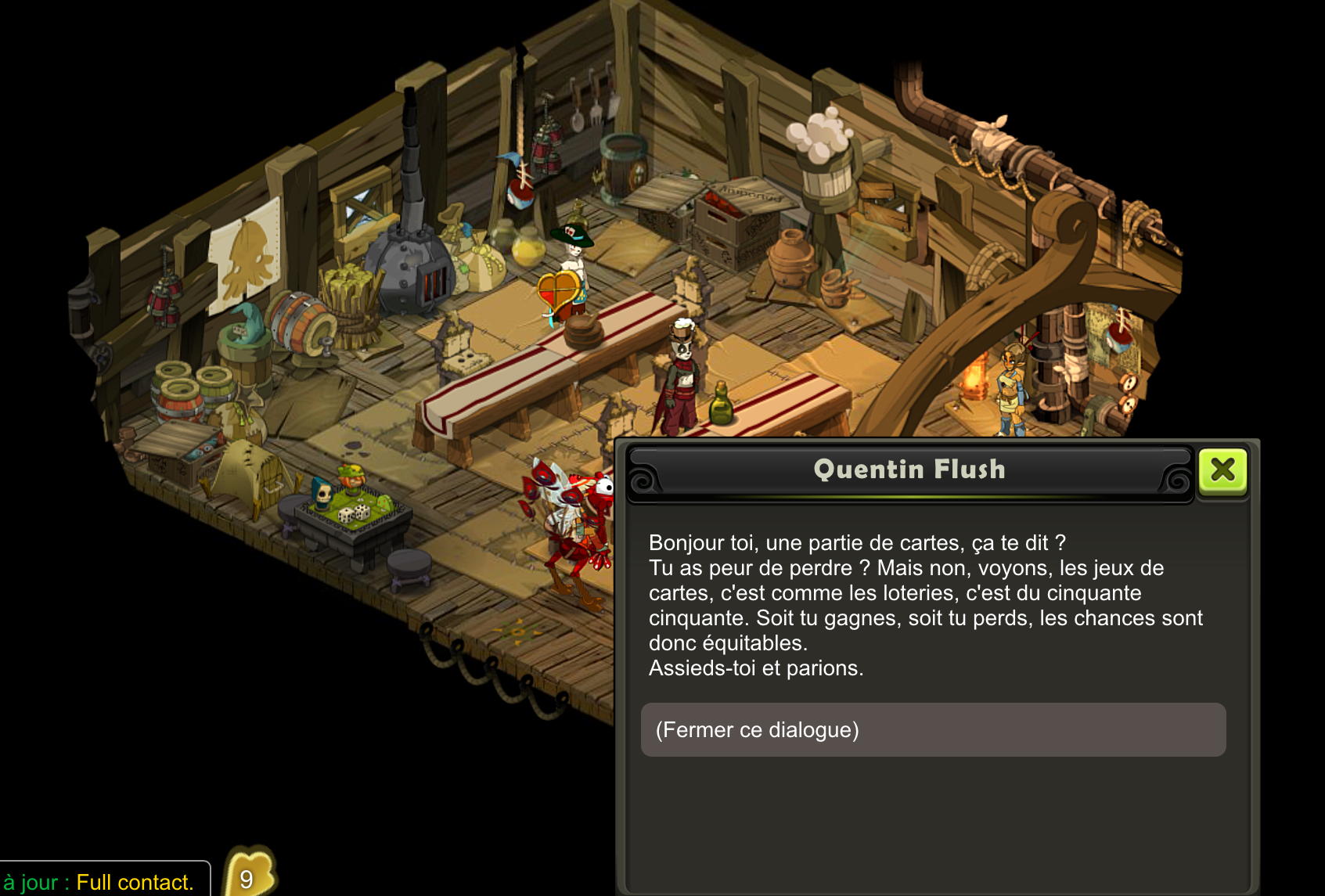Click the "Full contact." chat message

tap(135, 882)
